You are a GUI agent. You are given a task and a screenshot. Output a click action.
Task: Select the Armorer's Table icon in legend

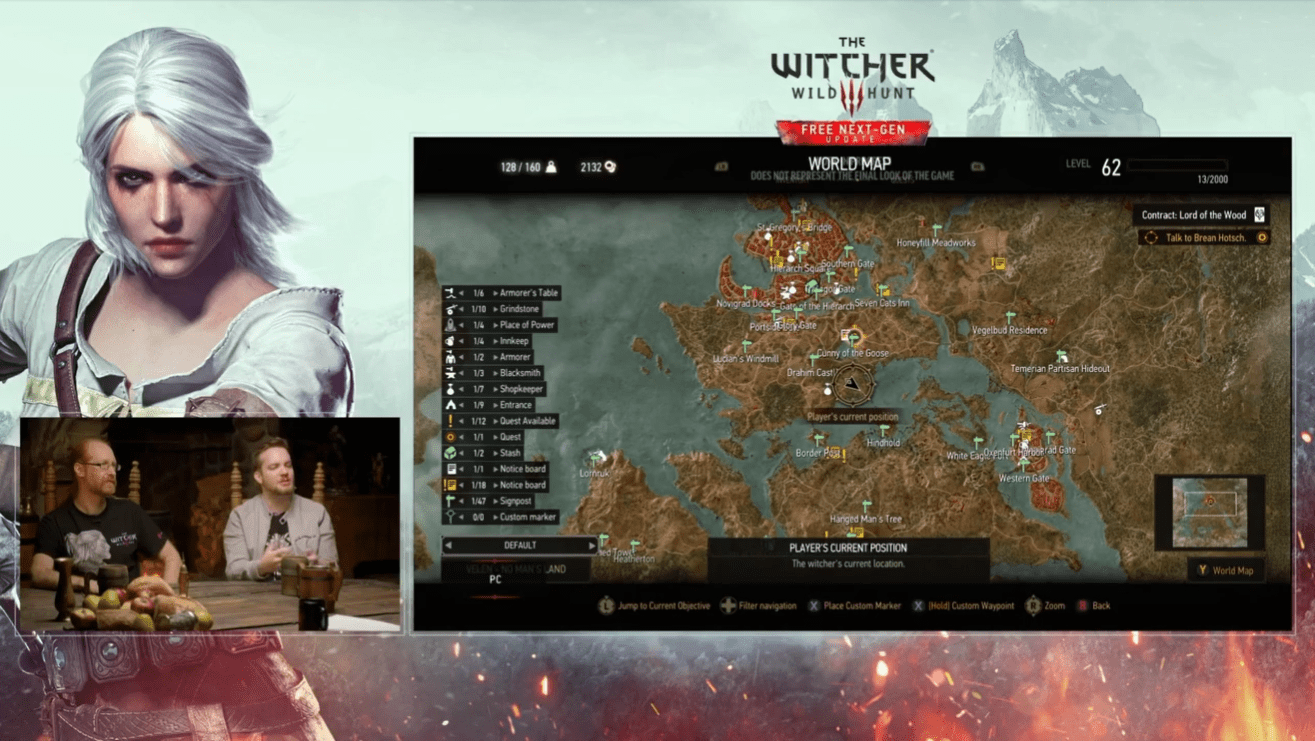[450, 293]
